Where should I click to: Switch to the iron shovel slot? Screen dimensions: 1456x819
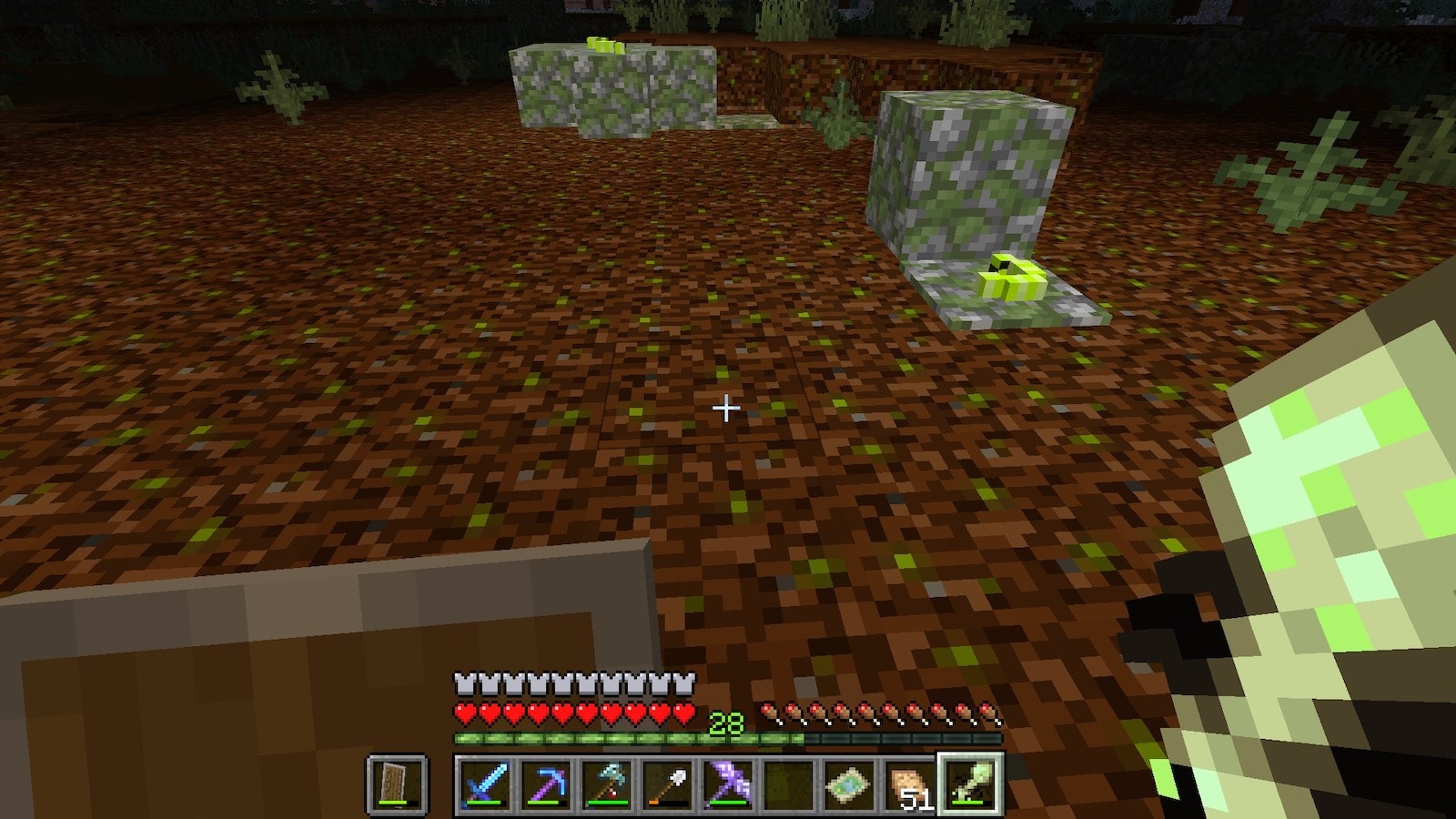coord(667,784)
